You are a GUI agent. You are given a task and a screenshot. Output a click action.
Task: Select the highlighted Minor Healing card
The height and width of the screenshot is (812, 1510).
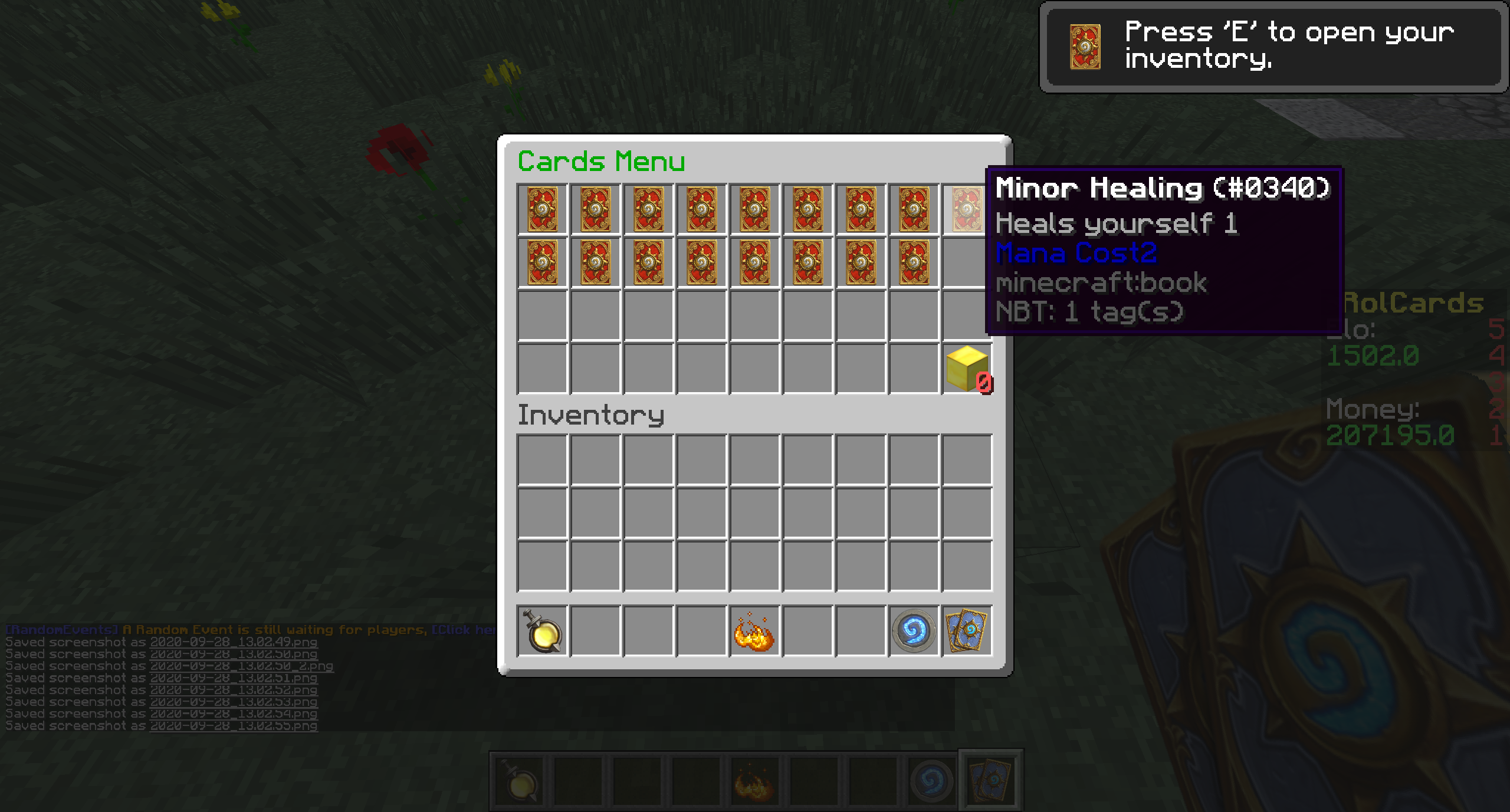[966, 209]
